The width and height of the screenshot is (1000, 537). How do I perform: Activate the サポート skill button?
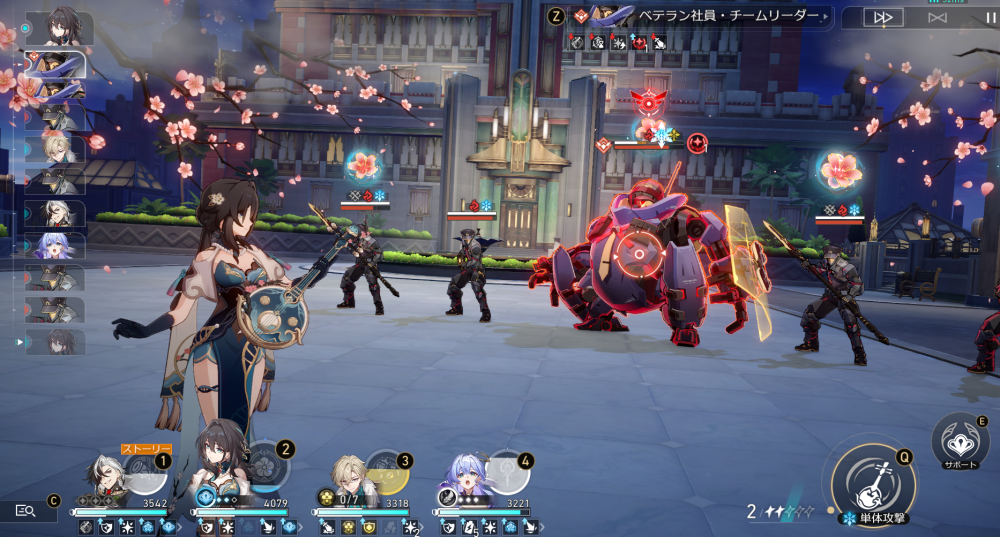click(959, 441)
